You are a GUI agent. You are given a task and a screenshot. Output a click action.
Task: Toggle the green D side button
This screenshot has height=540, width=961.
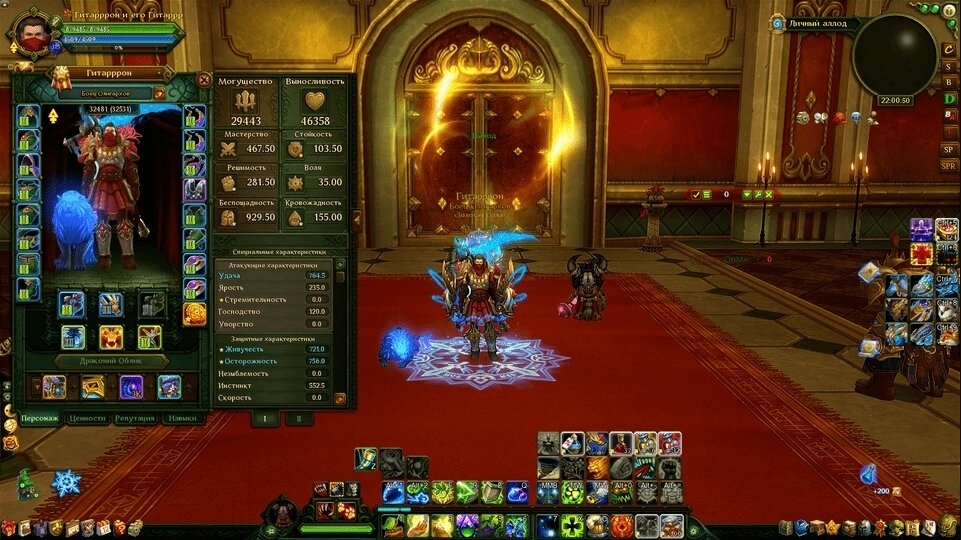[x=949, y=98]
